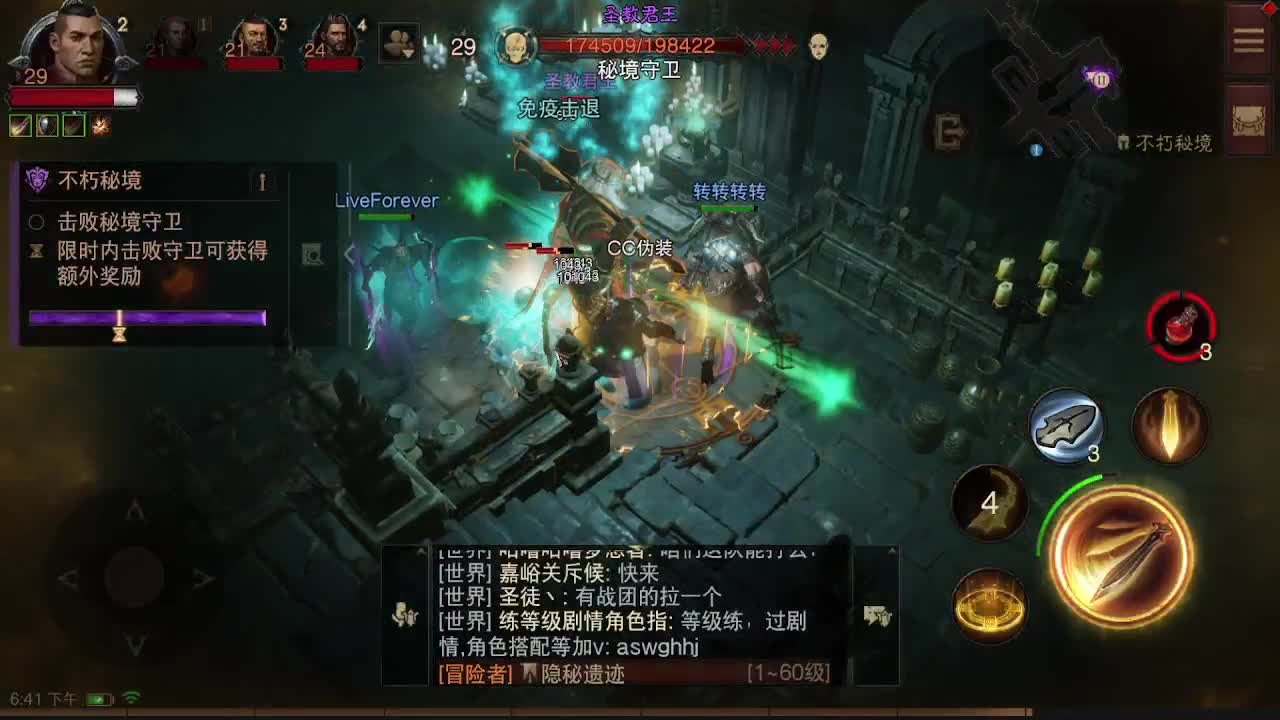
Task: Expand quest details via the quest panel header icon
Action: point(263,182)
